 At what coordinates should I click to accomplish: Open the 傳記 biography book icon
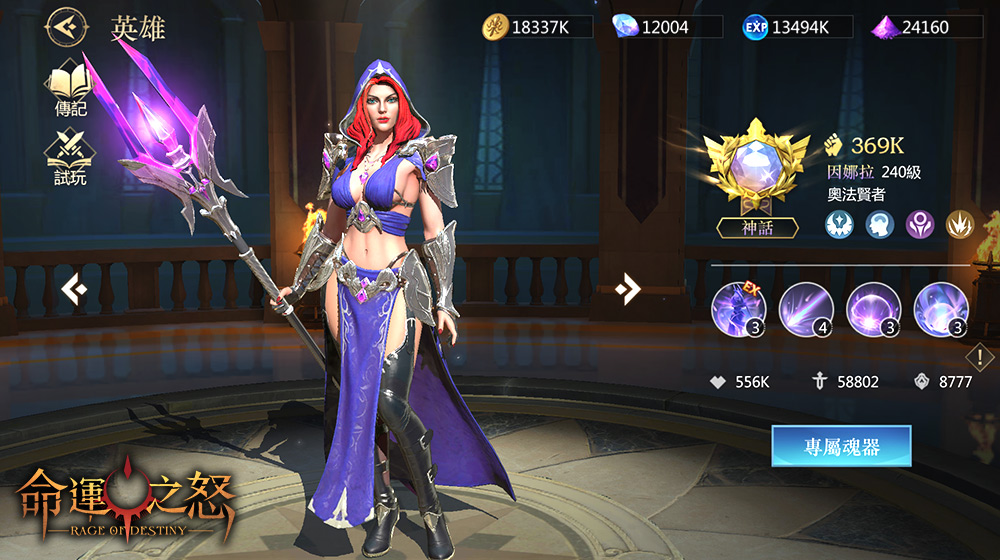(x=70, y=86)
